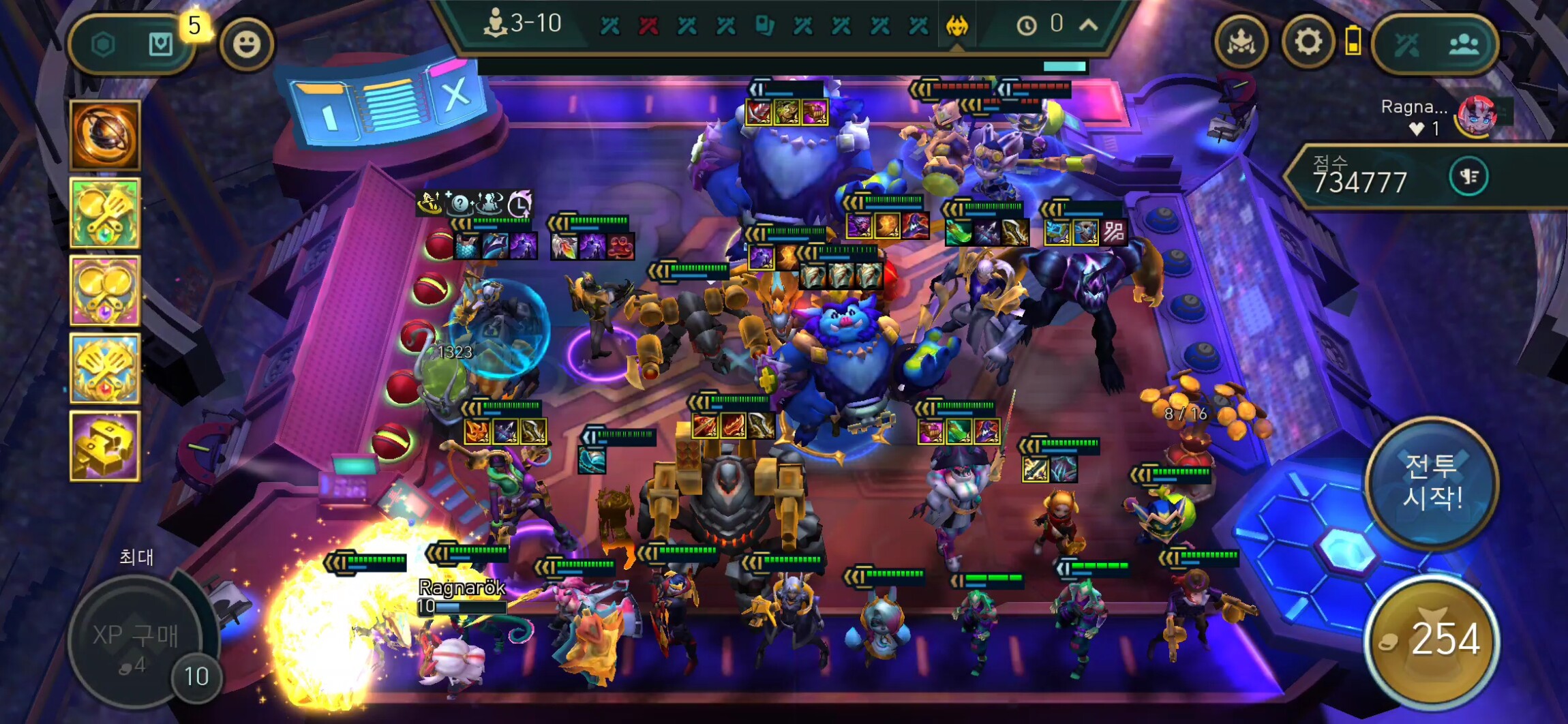
Task: Show the player list people icon
Action: click(x=1464, y=45)
